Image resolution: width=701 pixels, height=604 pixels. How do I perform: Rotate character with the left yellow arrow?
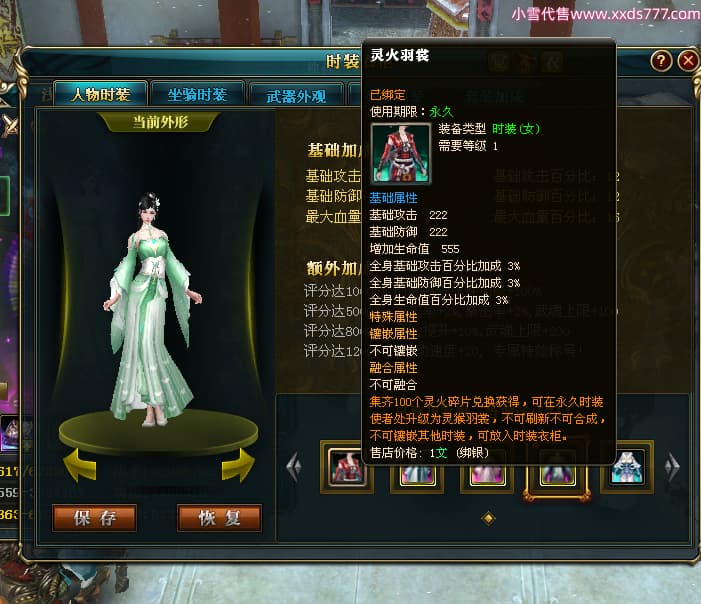tap(82, 464)
